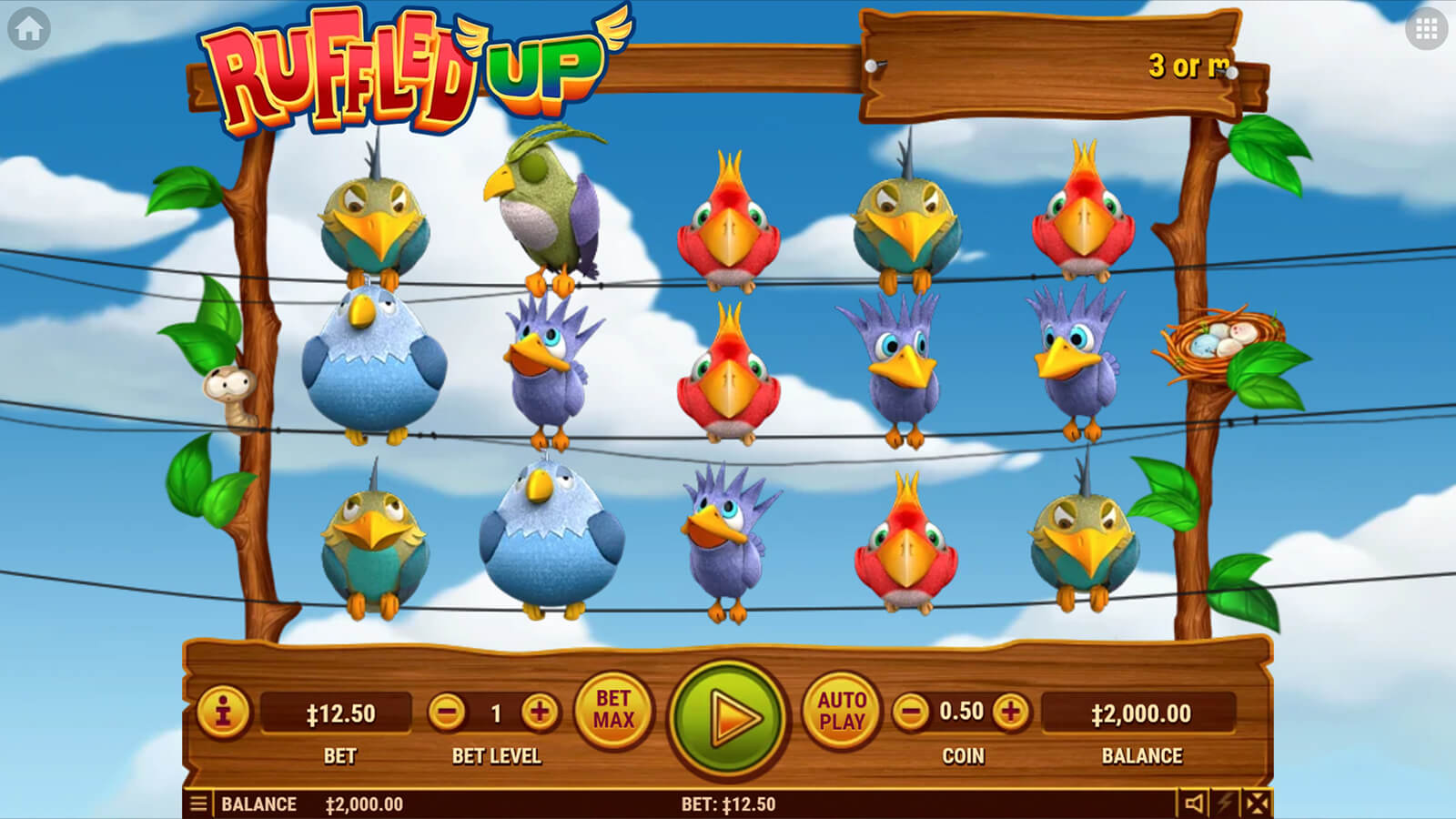Toggle the lightning bolt quick spin
1456x819 pixels.
(x=1226, y=803)
